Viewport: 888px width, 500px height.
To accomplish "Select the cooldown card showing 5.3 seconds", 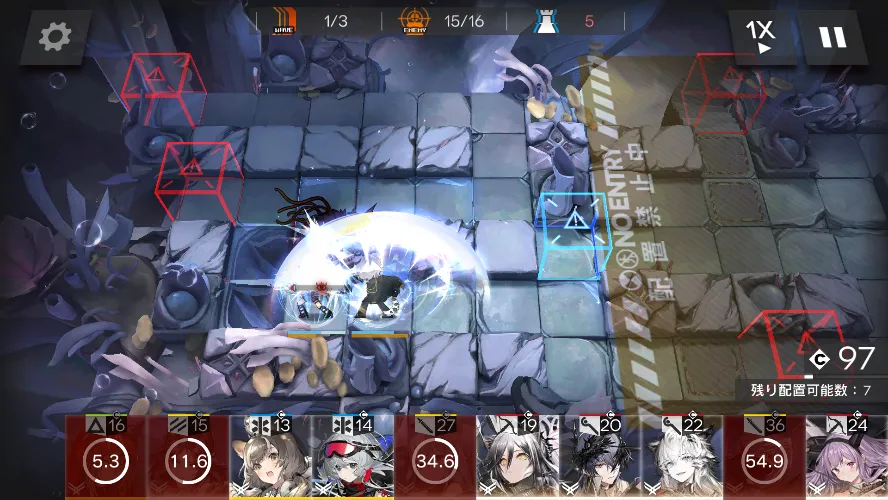I will [x=106, y=460].
